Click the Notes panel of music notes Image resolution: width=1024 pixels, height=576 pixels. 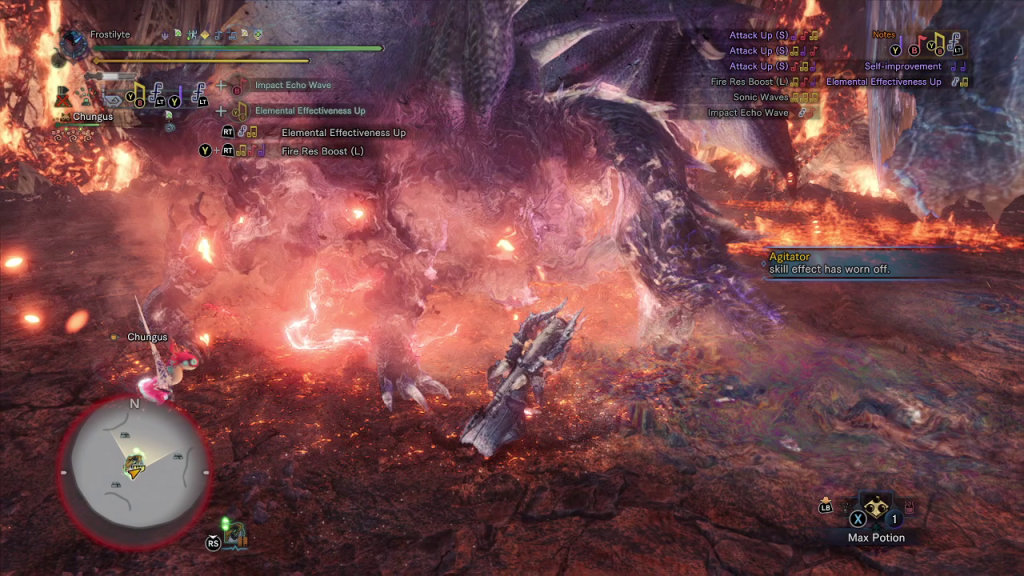[930, 43]
